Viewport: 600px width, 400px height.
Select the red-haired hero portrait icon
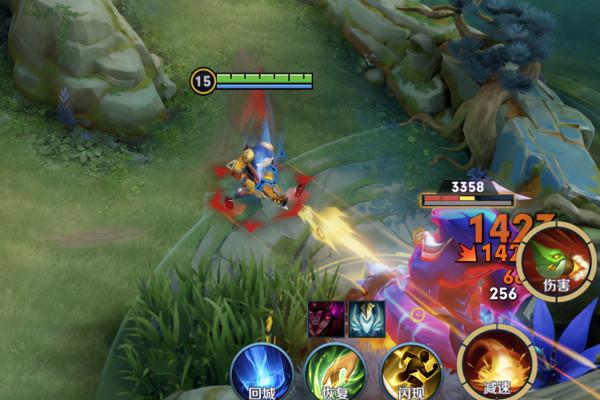click(x=325, y=318)
